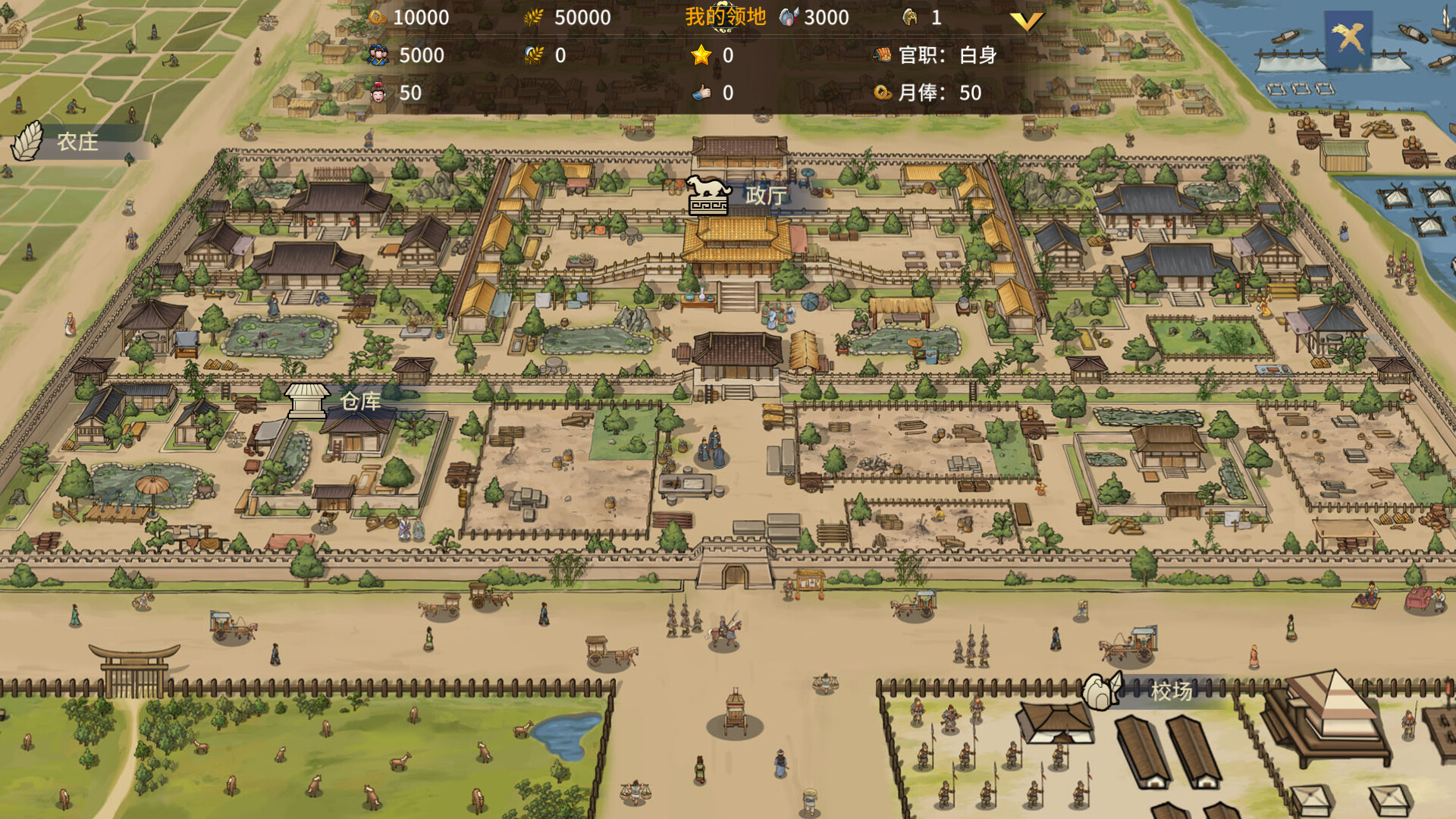This screenshot has width=1456, height=819.
Task: Open the 仓库 warehouse
Action: tap(359, 401)
